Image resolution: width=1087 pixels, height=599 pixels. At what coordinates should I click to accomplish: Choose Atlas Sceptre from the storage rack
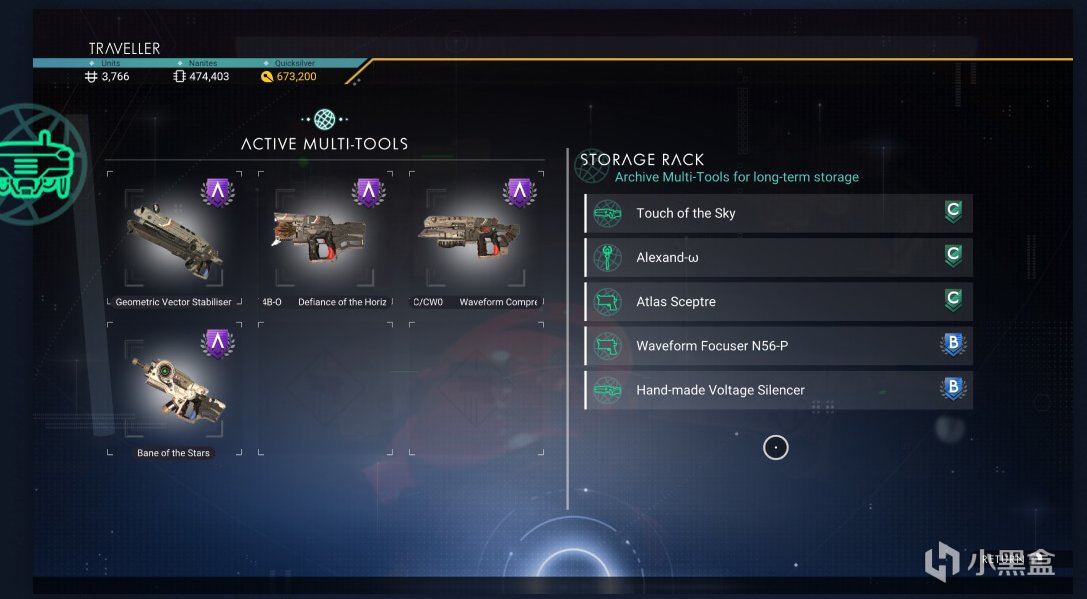click(777, 301)
